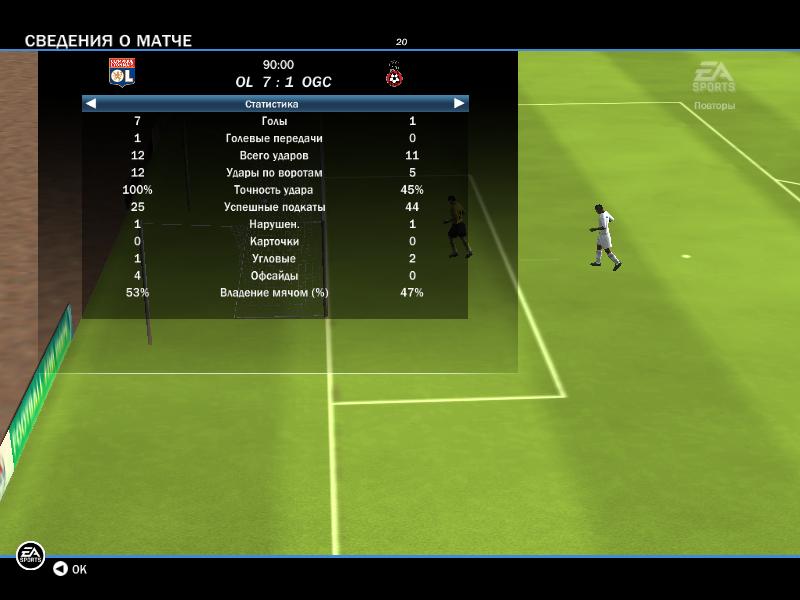Image resolution: width=800 pixels, height=600 pixels.
Task: Confirm with the OK button
Action: [x=70, y=569]
